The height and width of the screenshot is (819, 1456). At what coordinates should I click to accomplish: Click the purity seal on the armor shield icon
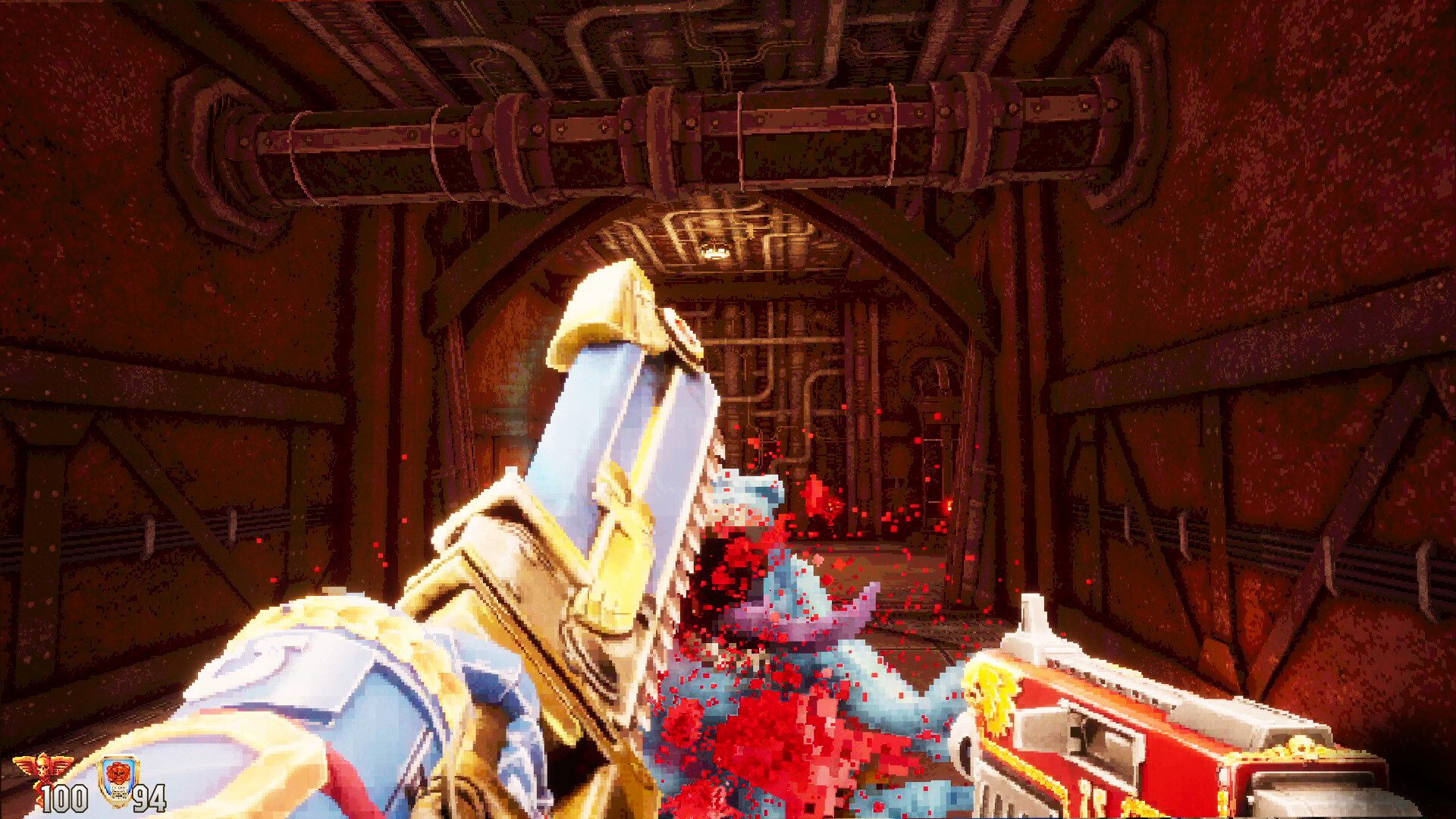point(120,795)
